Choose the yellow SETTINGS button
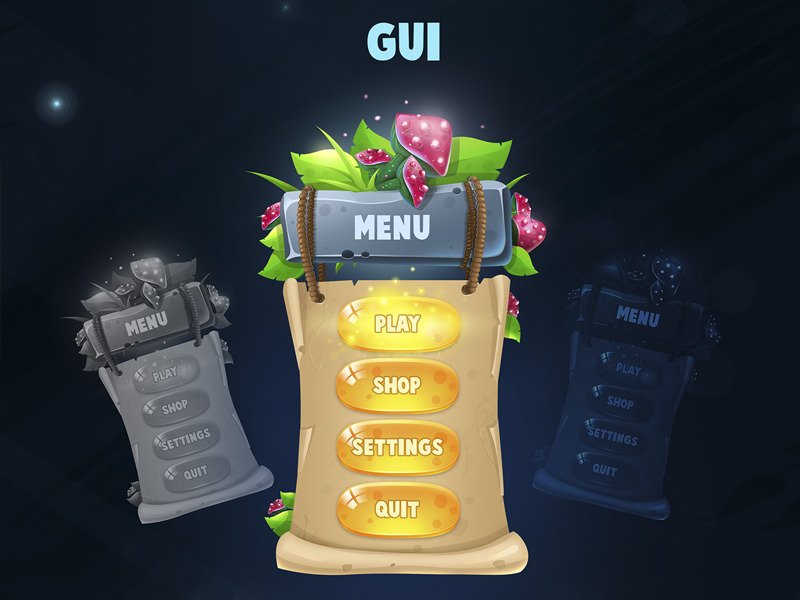The height and width of the screenshot is (600, 800). (398, 446)
